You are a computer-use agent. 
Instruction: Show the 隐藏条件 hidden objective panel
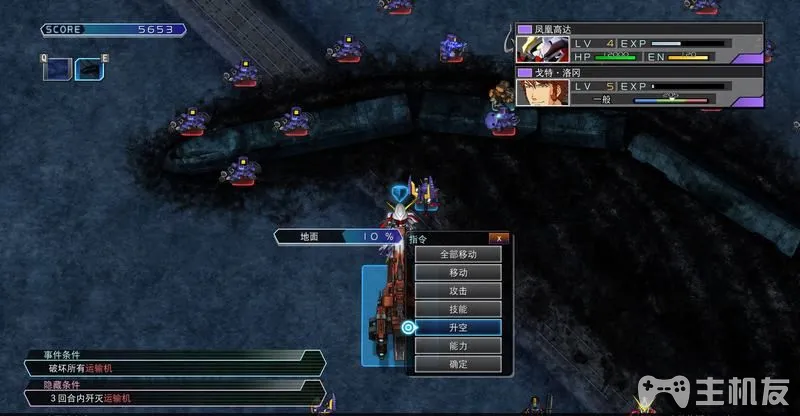point(170,392)
